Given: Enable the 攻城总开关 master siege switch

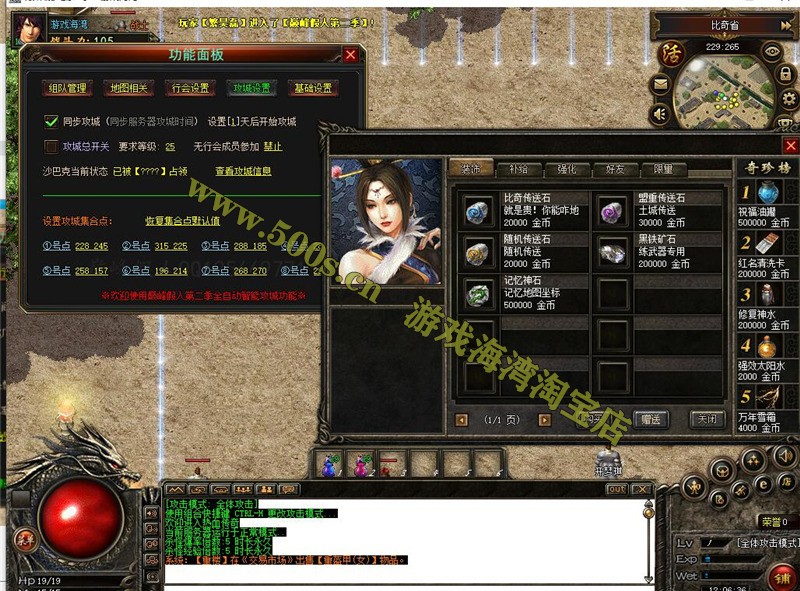Looking at the screenshot, I should pyautogui.click(x=52, y=147).
